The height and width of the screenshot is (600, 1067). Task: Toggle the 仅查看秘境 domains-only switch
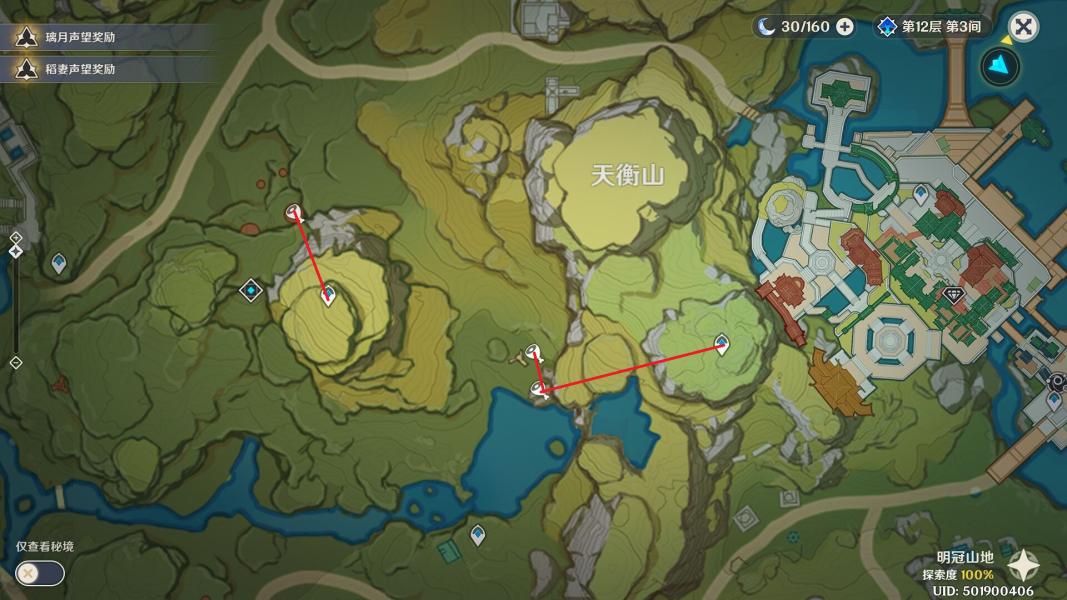pos(40,573)
